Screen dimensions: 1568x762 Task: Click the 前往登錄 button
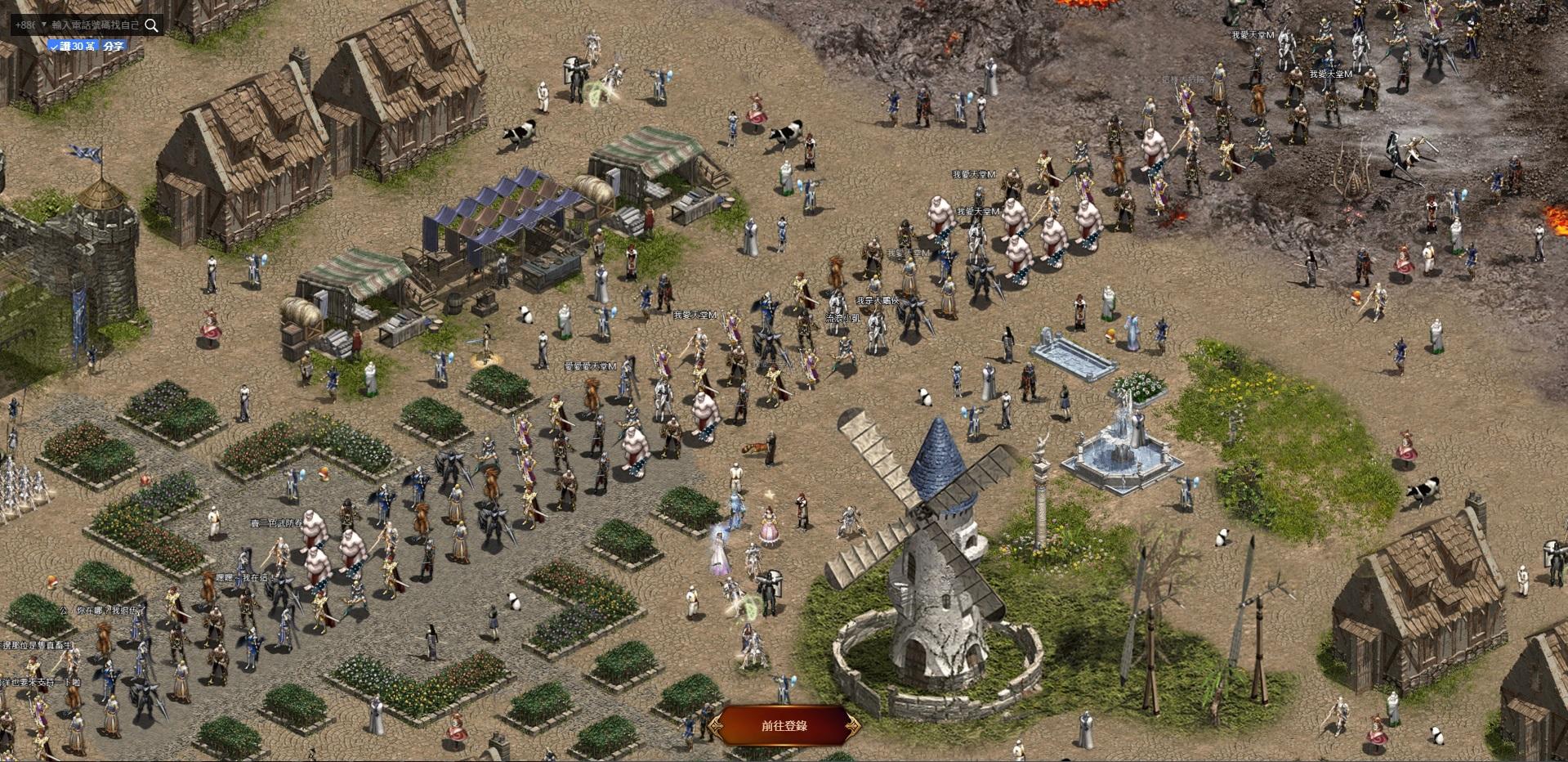pyautogui.click(x=784, y=725)
